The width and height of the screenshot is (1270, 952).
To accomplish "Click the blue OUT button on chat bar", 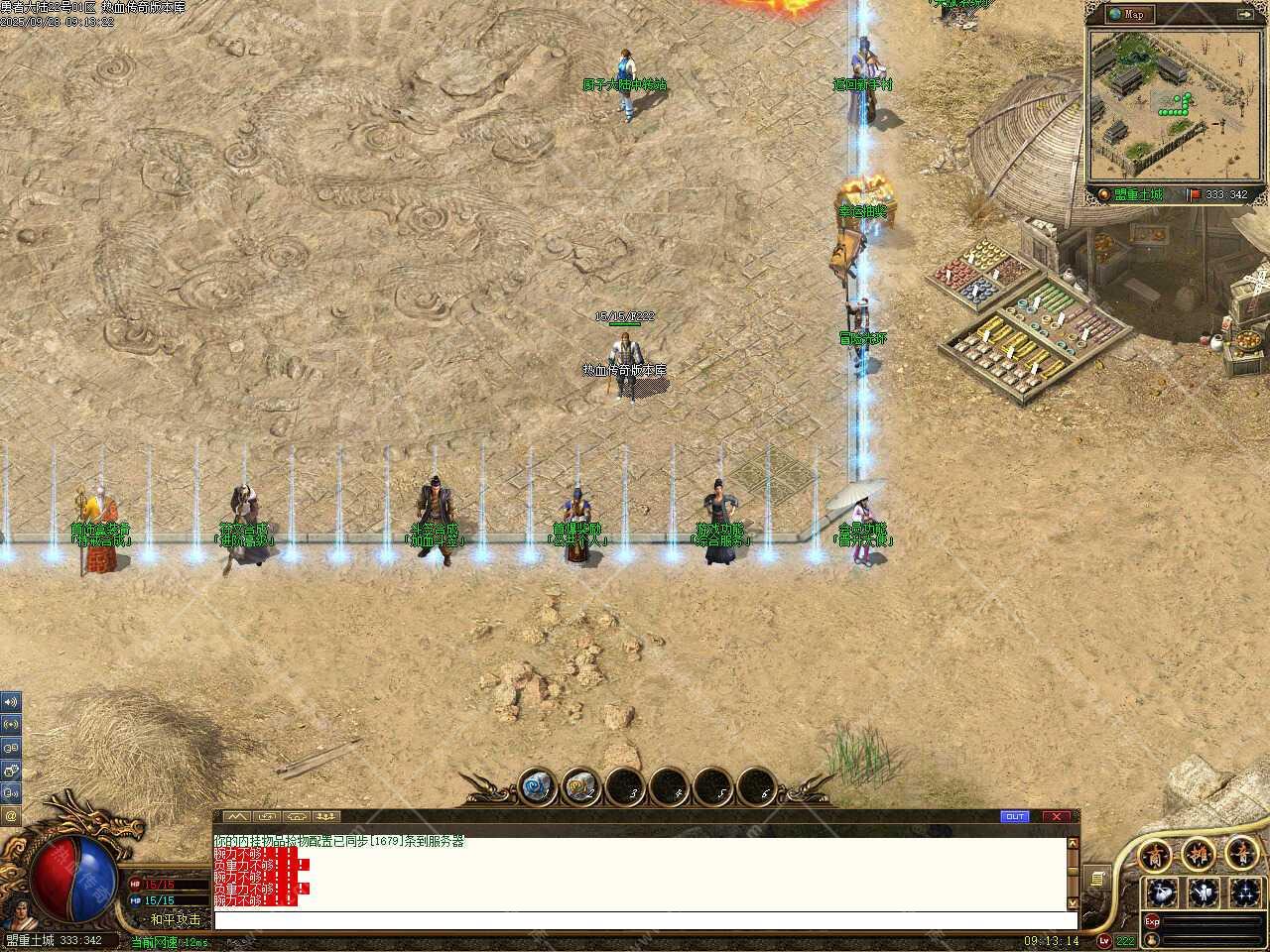I will click(1014, 817).
